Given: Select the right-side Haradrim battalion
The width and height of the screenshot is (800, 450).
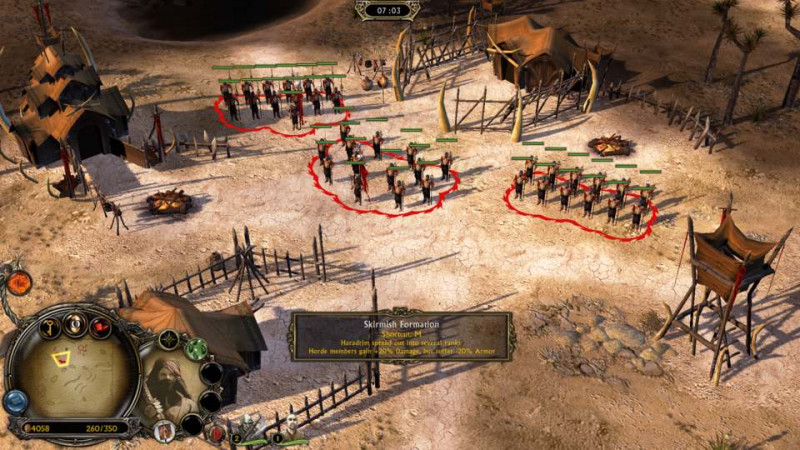Looking at the screenshot, I should (x=580, y=192).
